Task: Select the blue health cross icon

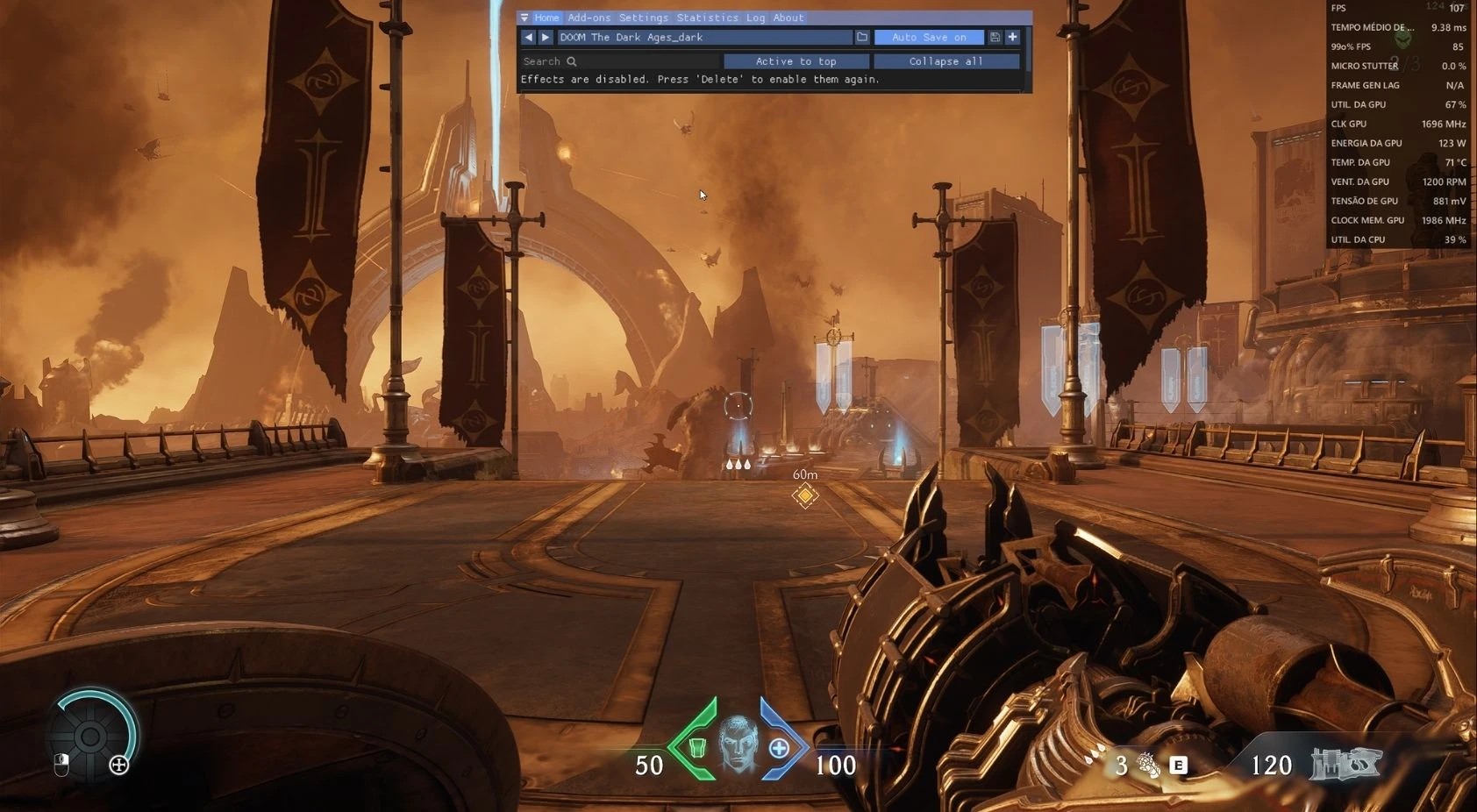Action: (779, 748)
